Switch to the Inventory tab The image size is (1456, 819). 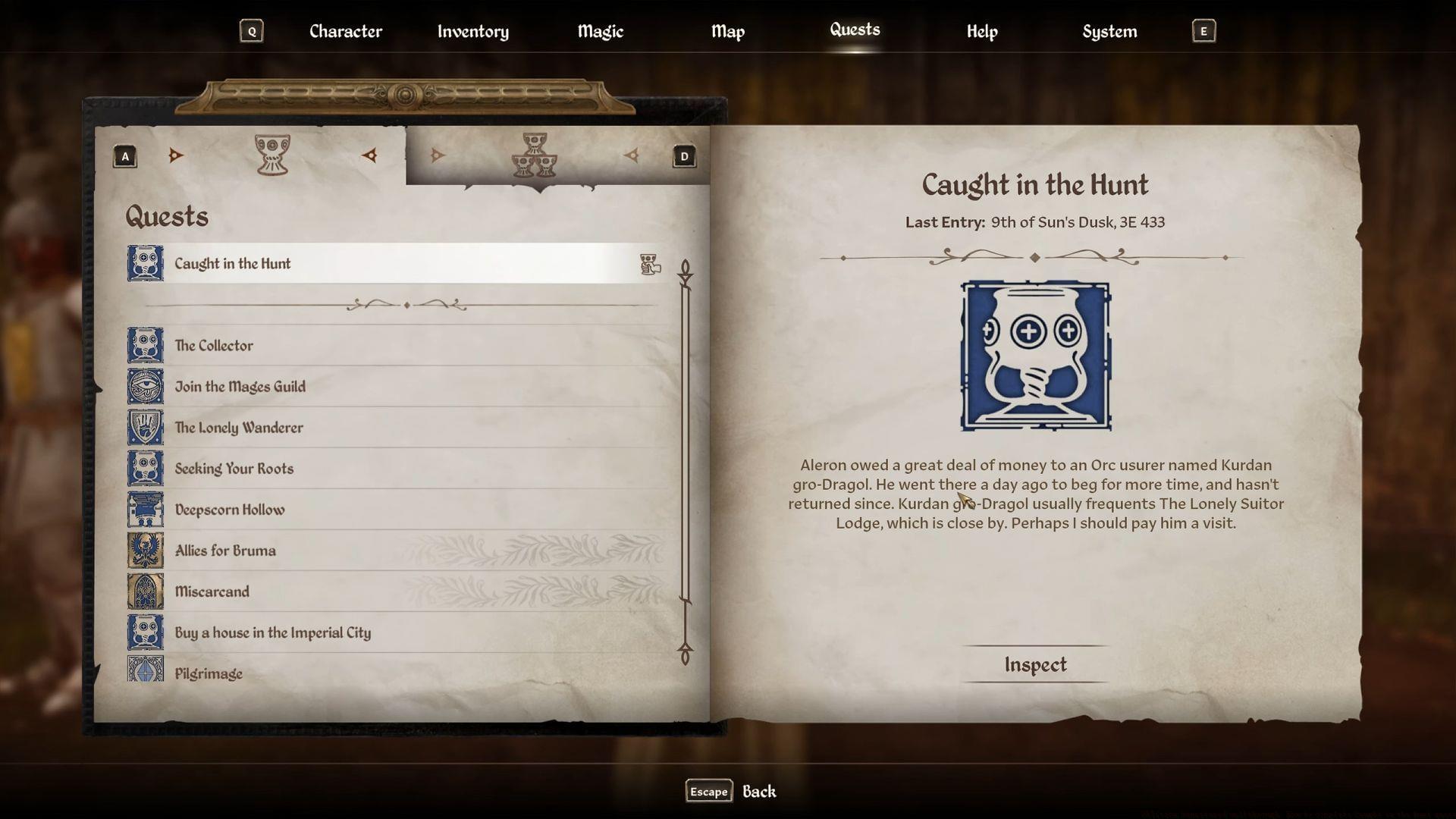pos(473,32)
